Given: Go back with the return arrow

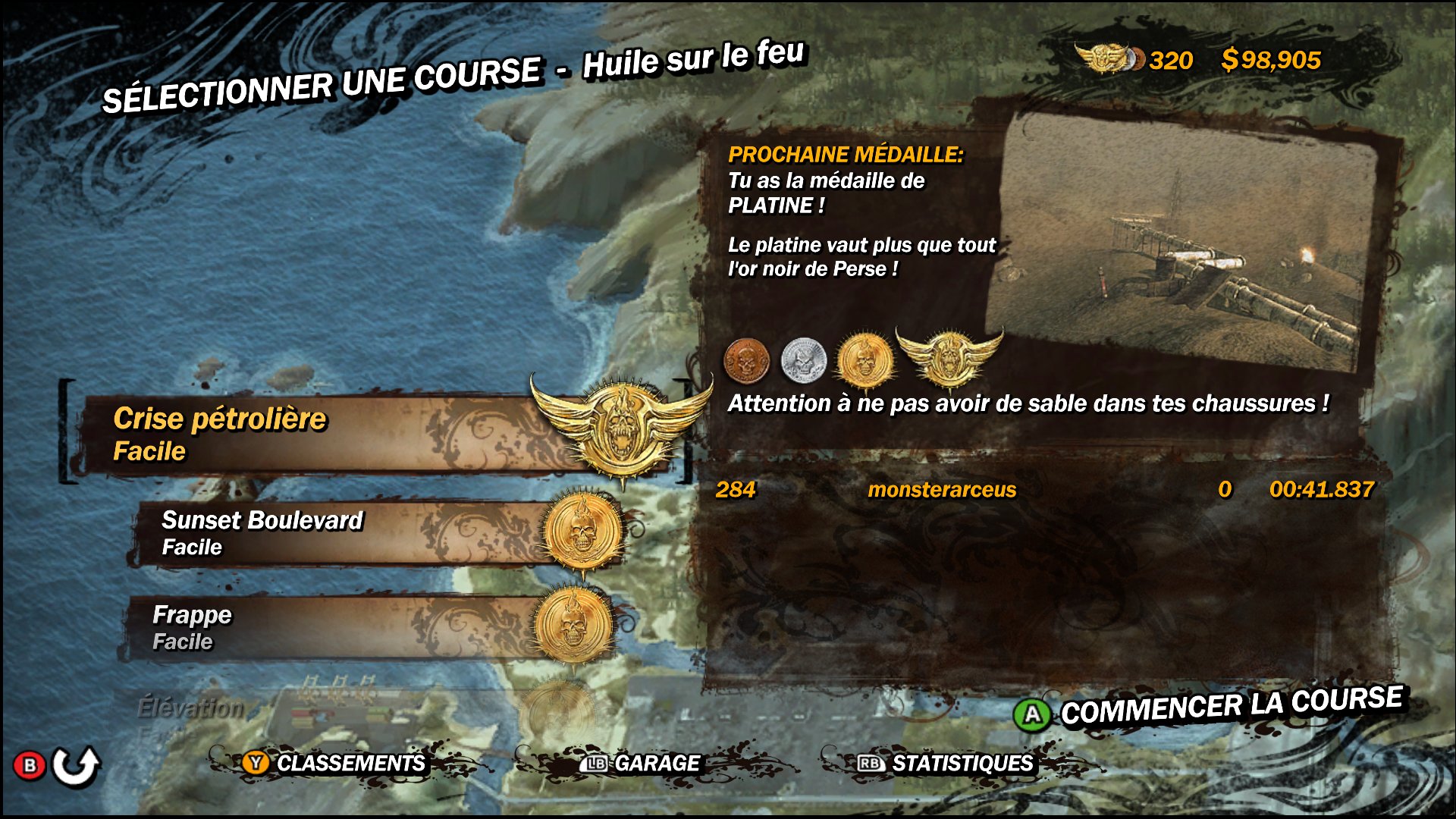Looking at the screenshot, I should click(76, 766).
